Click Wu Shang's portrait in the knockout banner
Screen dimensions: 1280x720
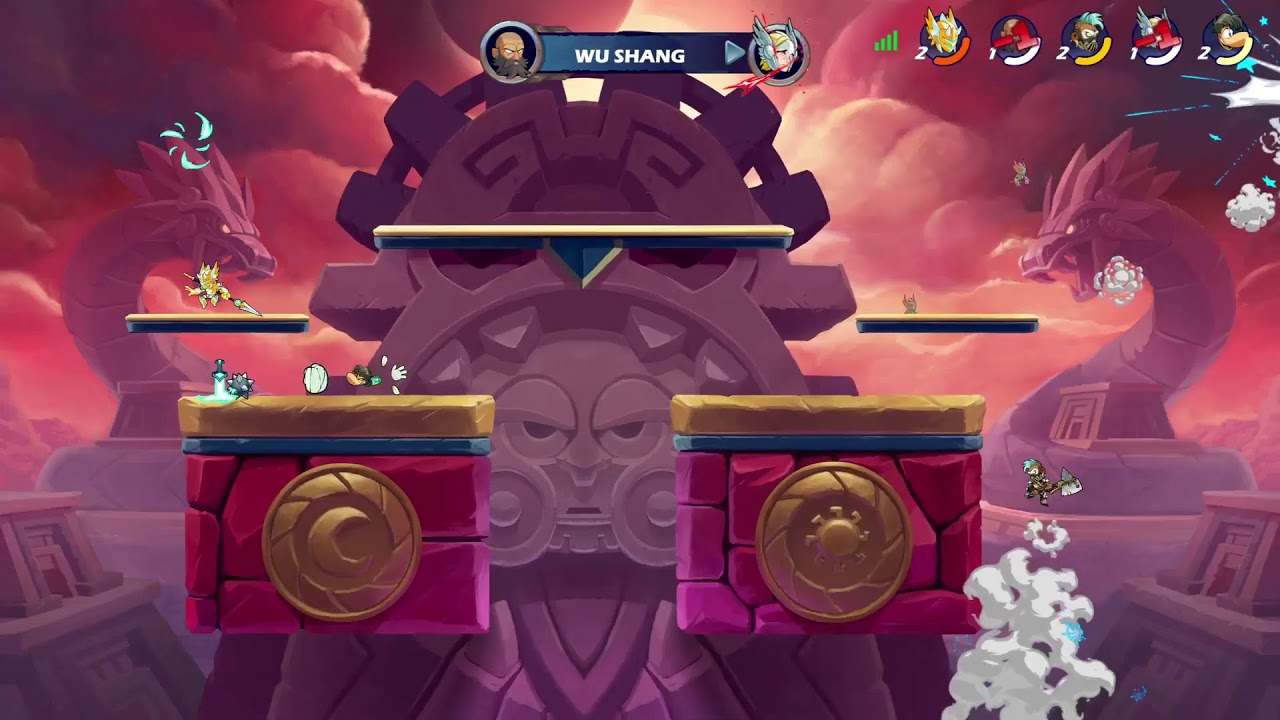pos(511,52)
